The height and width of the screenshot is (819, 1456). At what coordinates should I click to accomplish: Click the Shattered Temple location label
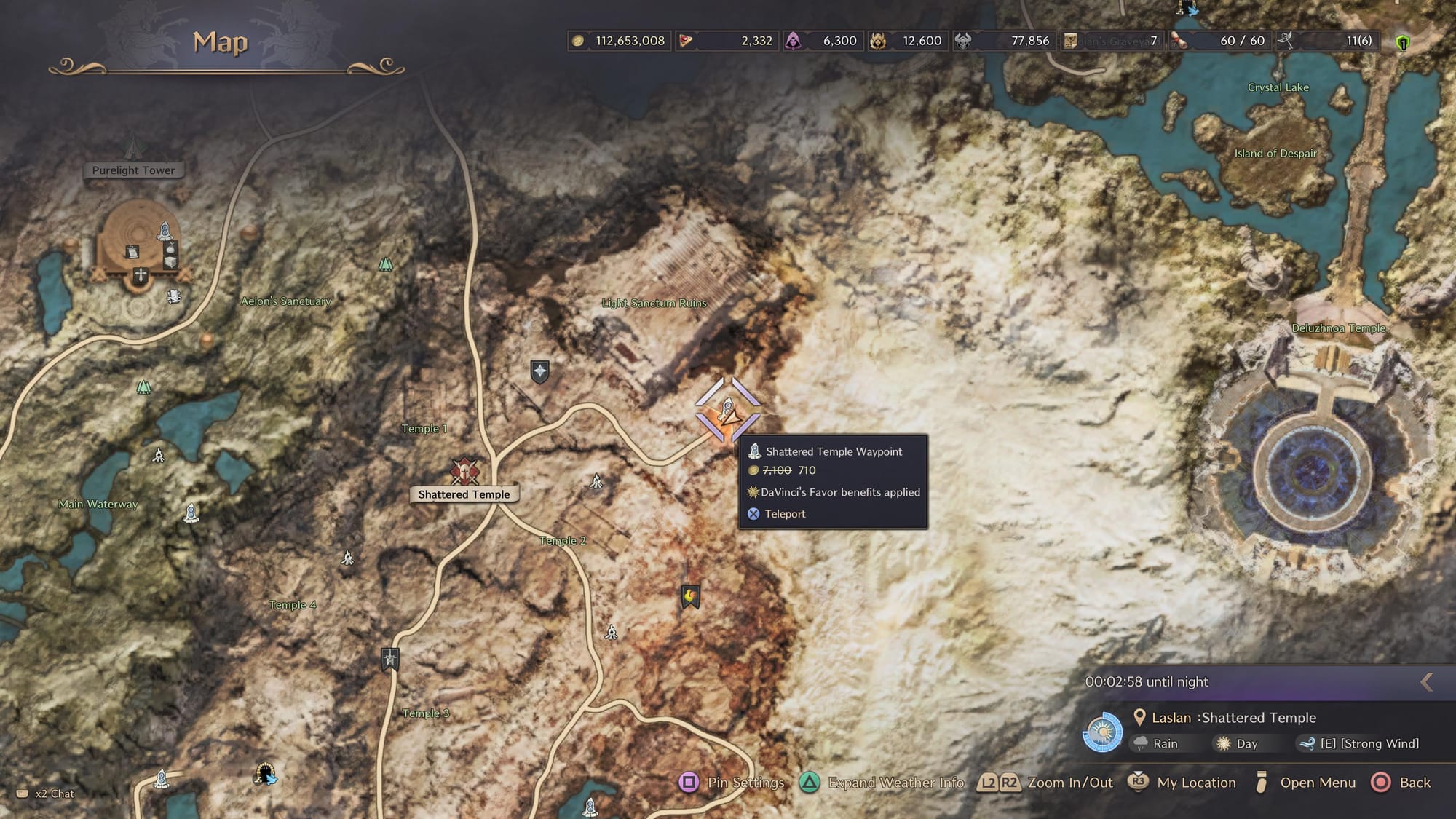click(464, 494)
